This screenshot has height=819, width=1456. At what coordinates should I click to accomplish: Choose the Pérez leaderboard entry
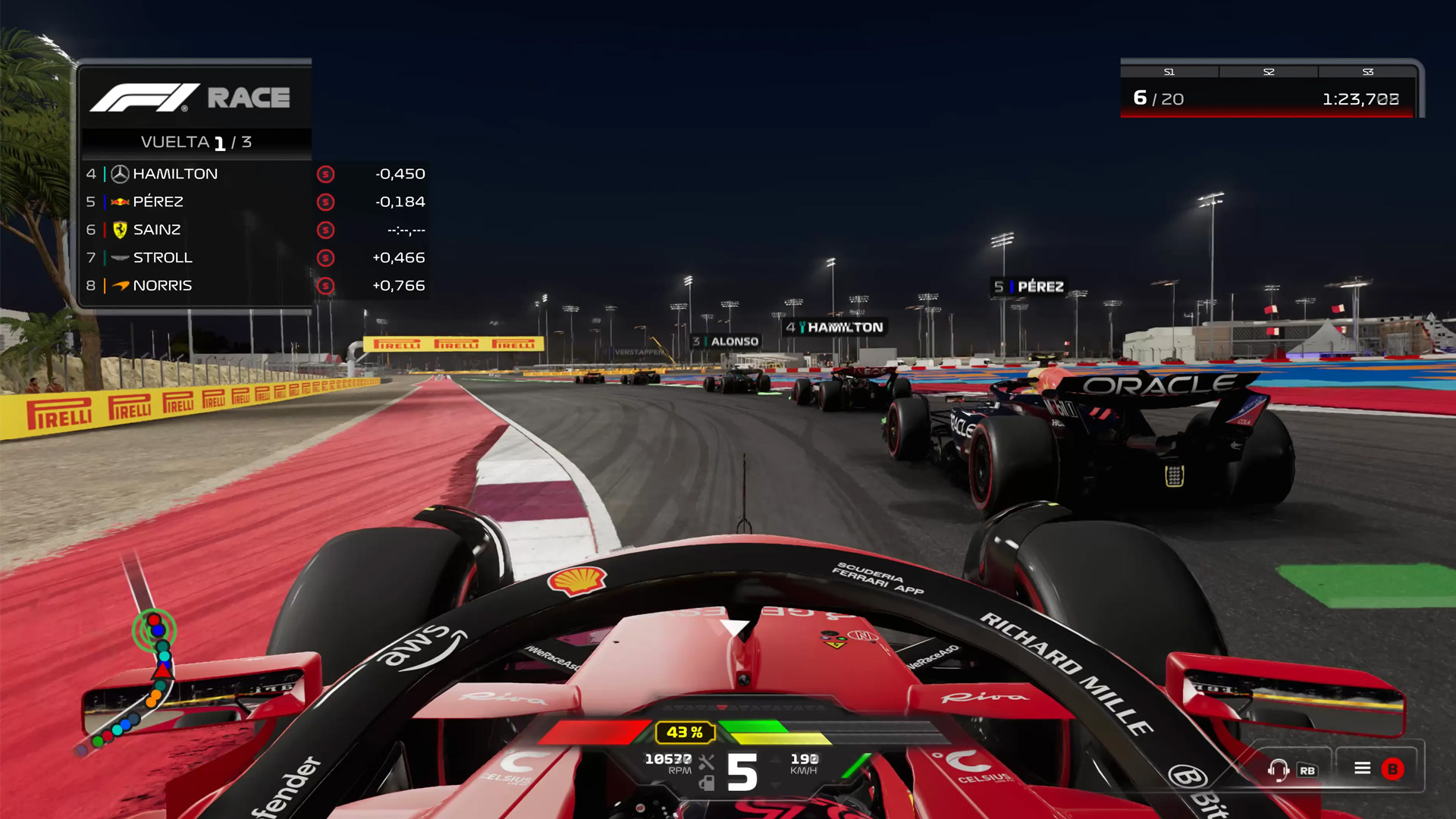tap(254, 202)
